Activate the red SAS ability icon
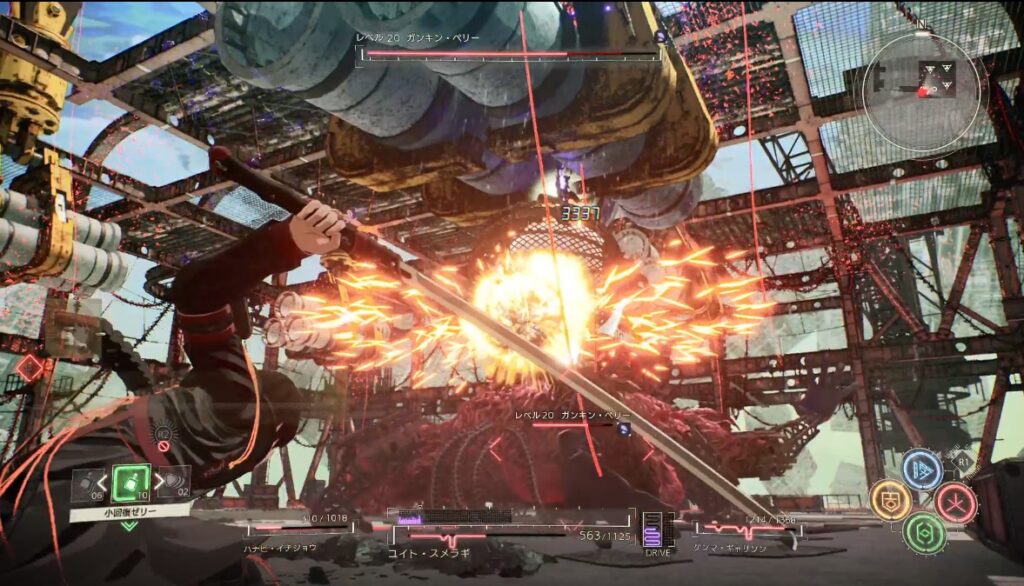The image size is (1024, 586). pos(956,502)
